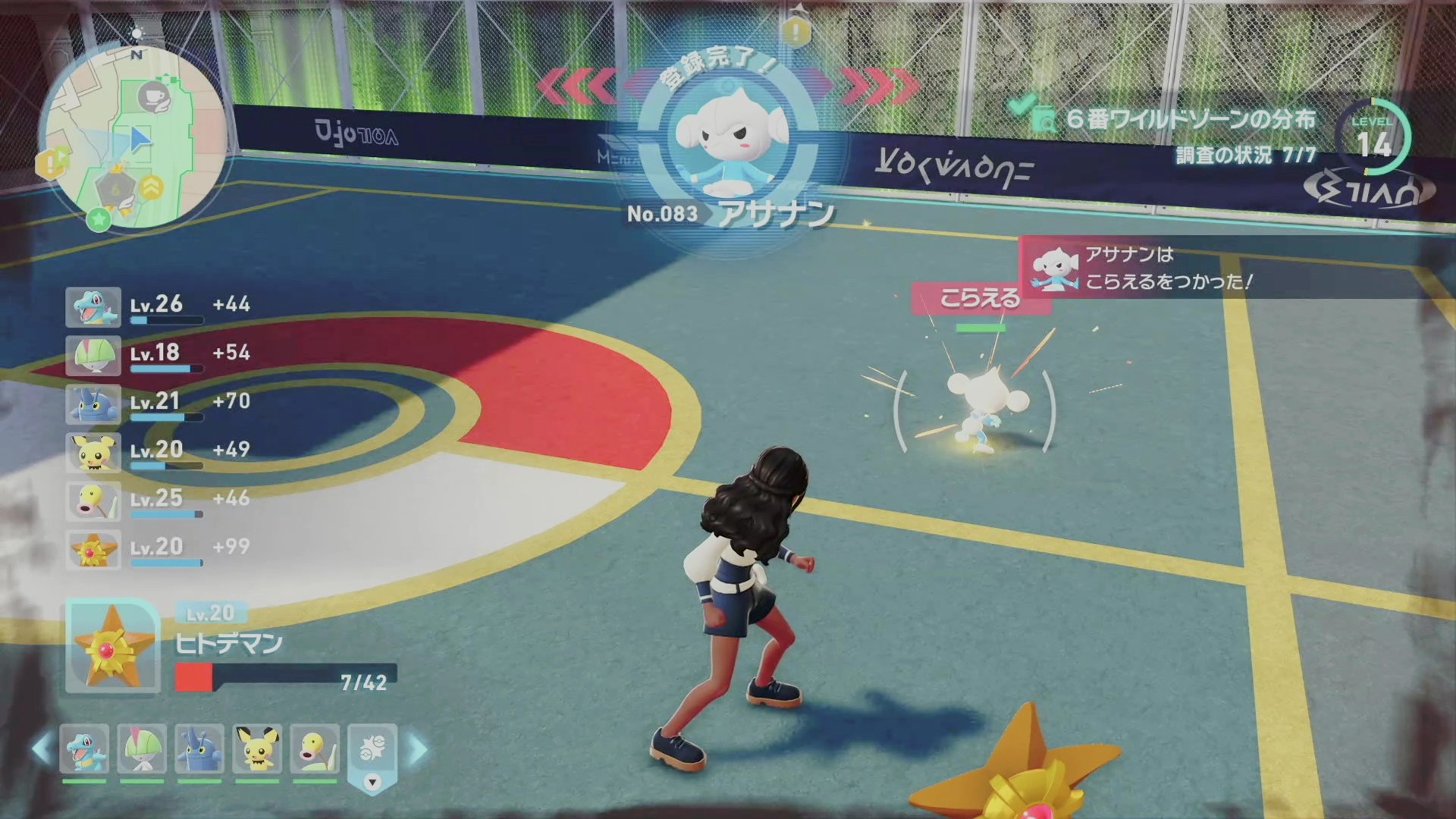Screen dimensions: 1456x819
Task: Switch to Pichu in the bottom quick bar
Action: click(x=257, y=748)
